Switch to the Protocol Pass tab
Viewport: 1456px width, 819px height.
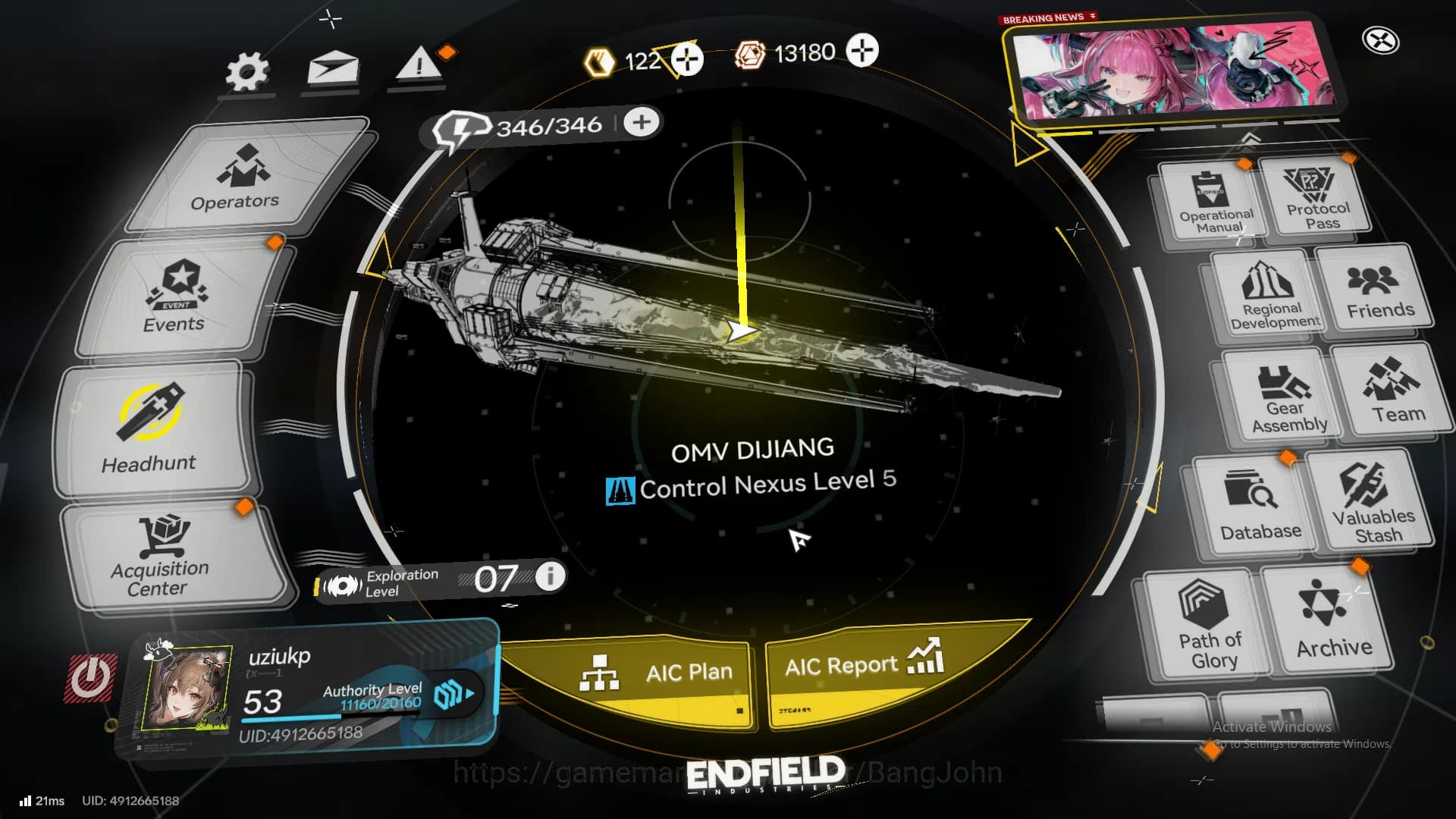click(1316, 199)
